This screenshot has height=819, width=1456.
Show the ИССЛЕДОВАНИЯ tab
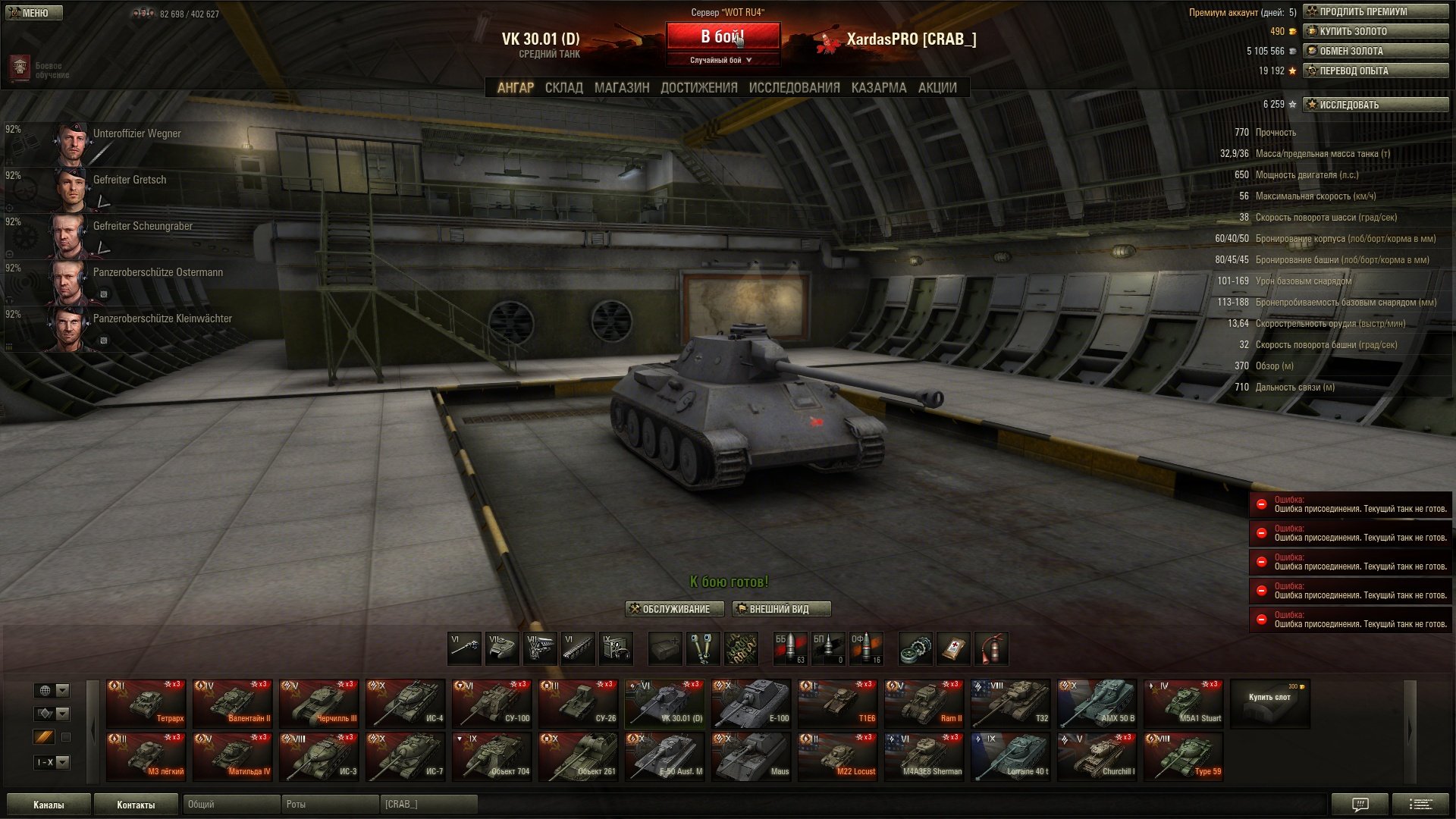point(794,88)
